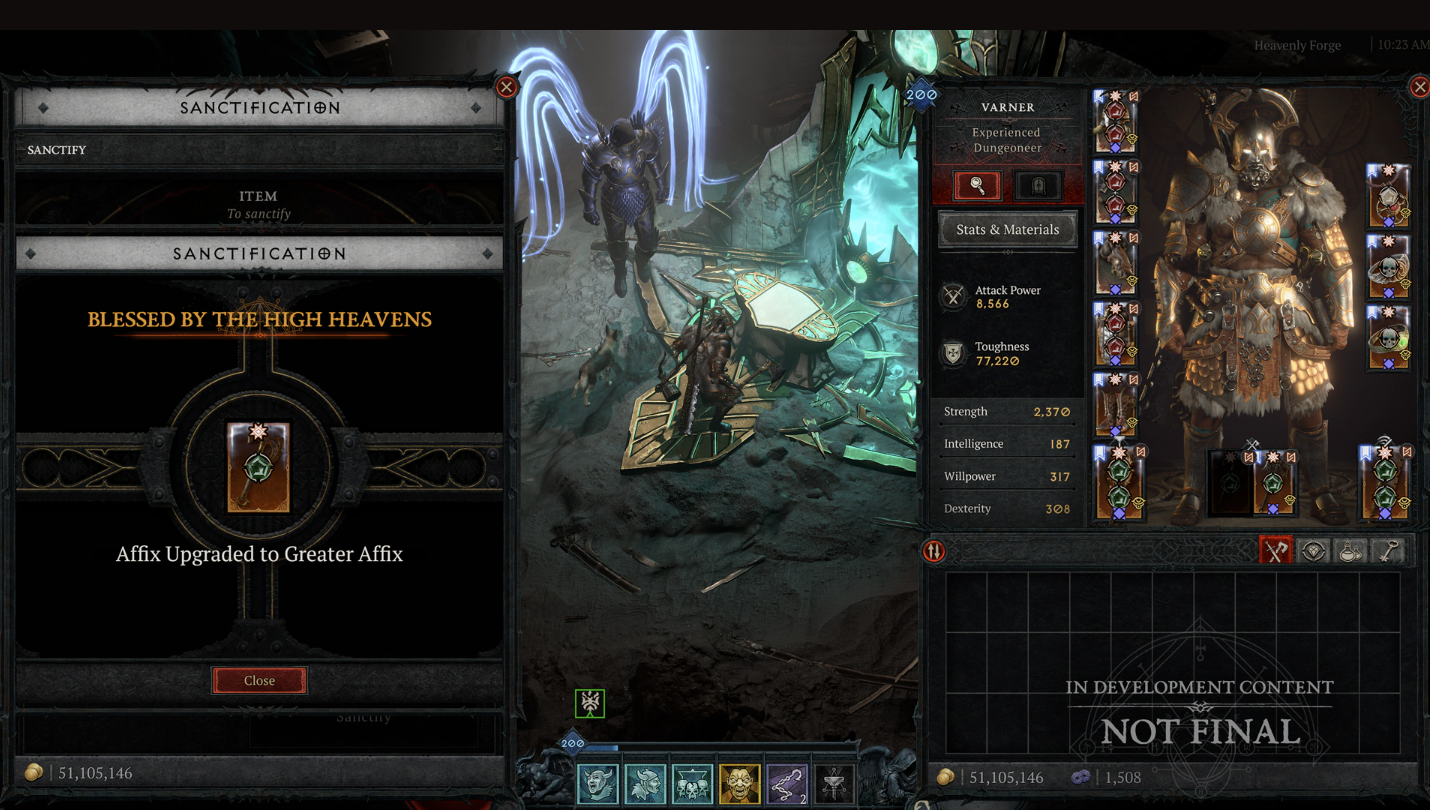
Task: Select the magnifying glass inspect tab
Action: [x=977, y=185]
